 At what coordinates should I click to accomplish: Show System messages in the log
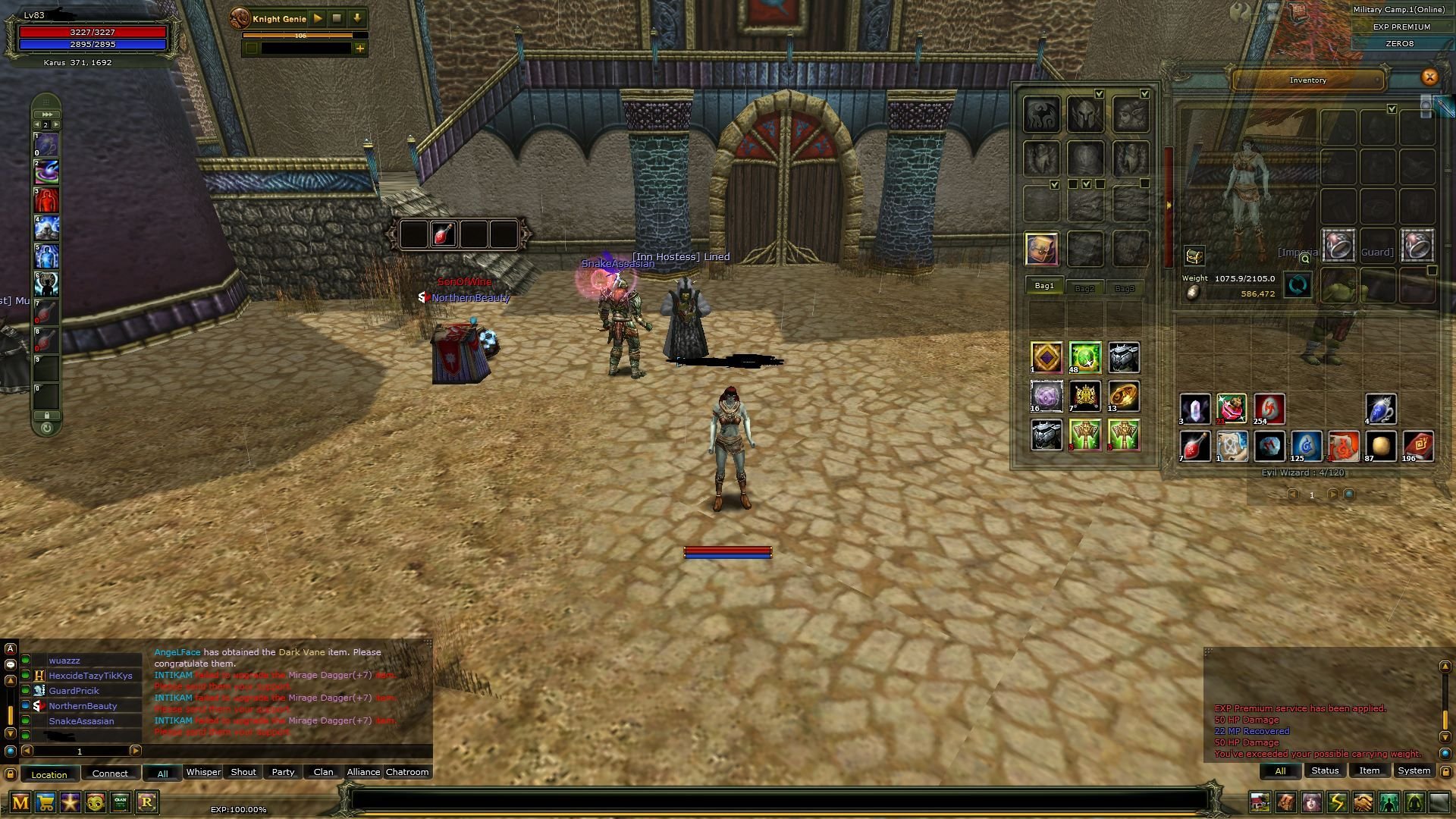click(1414, 770)
